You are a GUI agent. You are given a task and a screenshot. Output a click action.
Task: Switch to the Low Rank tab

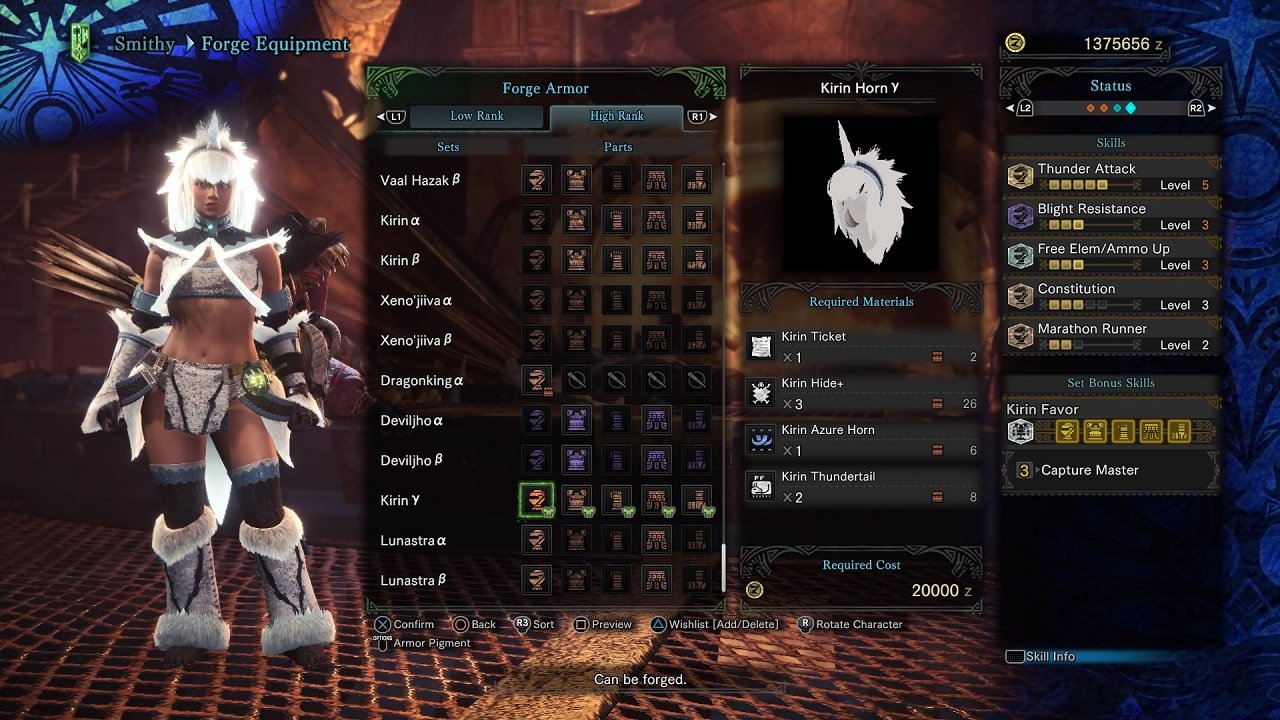coord(477,116)
